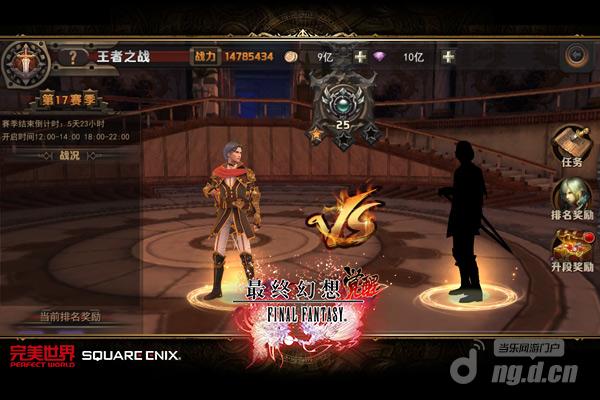Screen dimensions: 600x400
Task: Go back with the top-right arrow button
Action: pyautogui.click(x=575, y=56)
